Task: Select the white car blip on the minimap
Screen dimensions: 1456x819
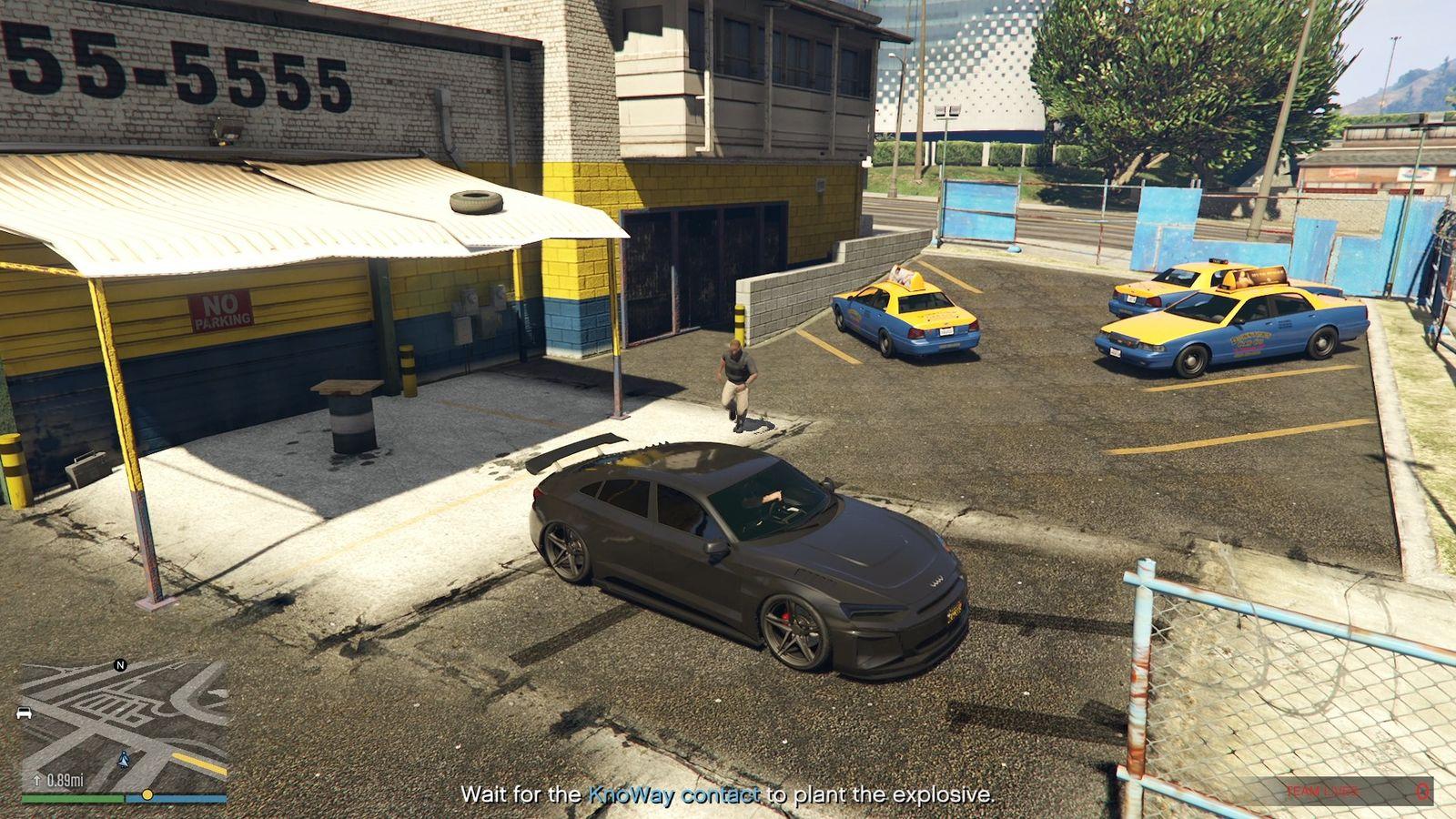Action: [24, 713]
